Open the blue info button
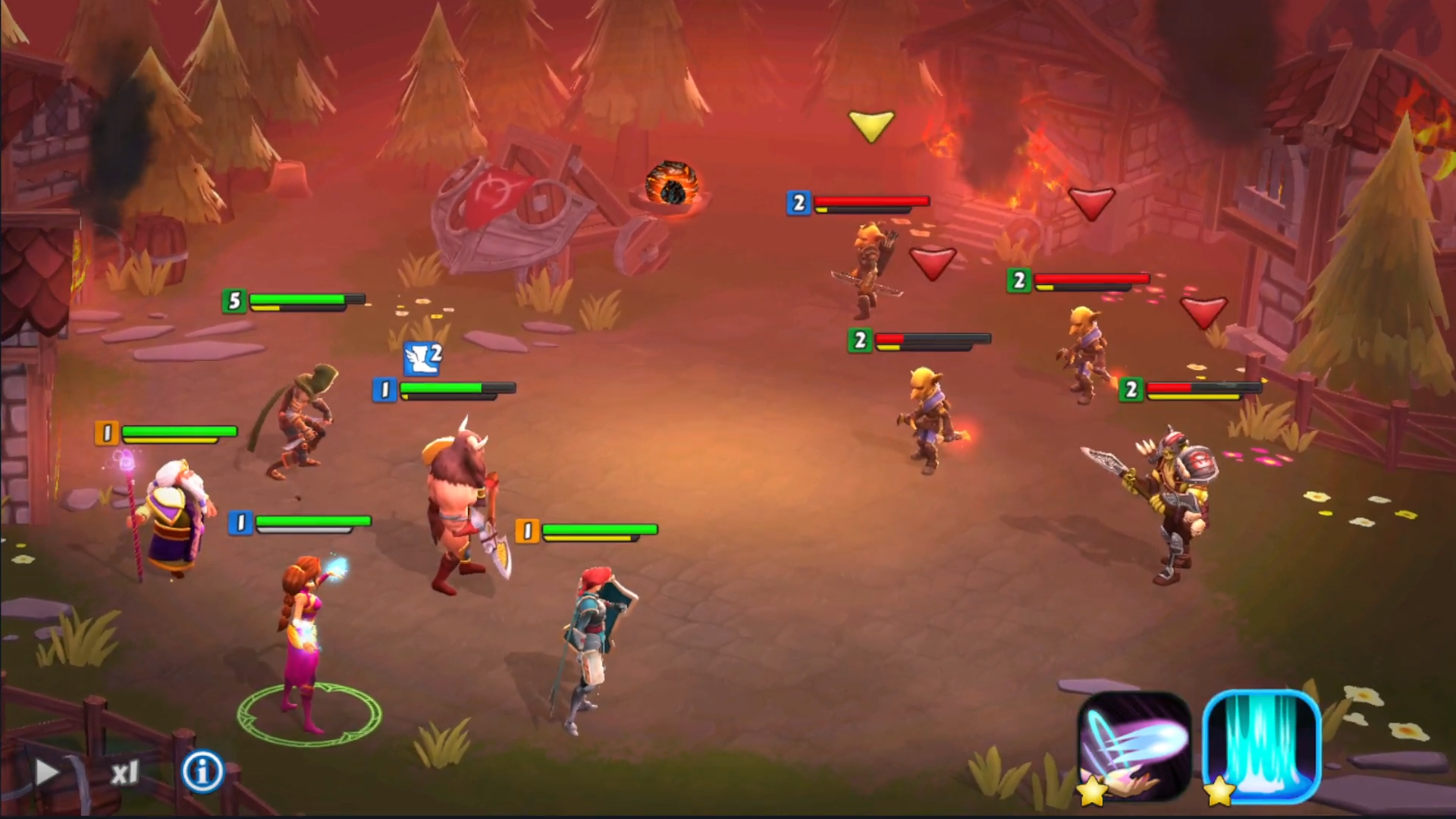This screenshot has height=819, width=1456. pos(202,772)
